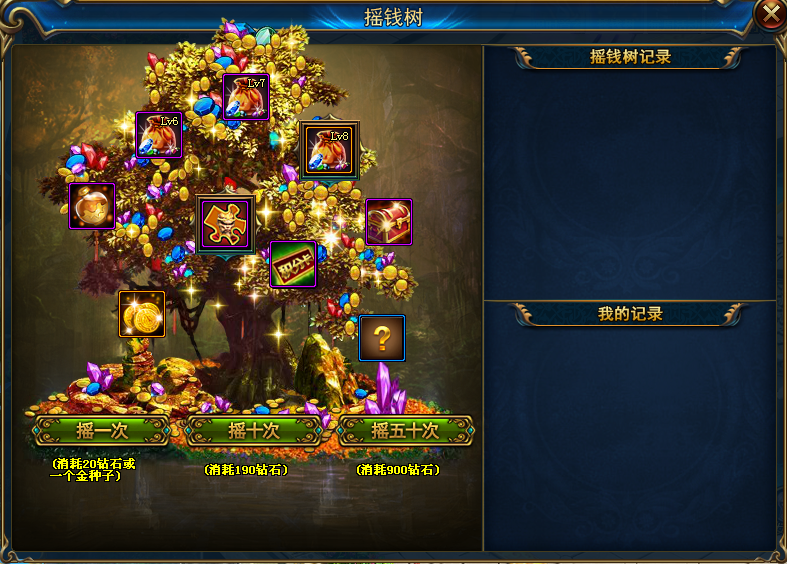Viewport: 787px width, 564px height.
Task: Inspect the puzzle piece reward icon
Action: (225, 223)
